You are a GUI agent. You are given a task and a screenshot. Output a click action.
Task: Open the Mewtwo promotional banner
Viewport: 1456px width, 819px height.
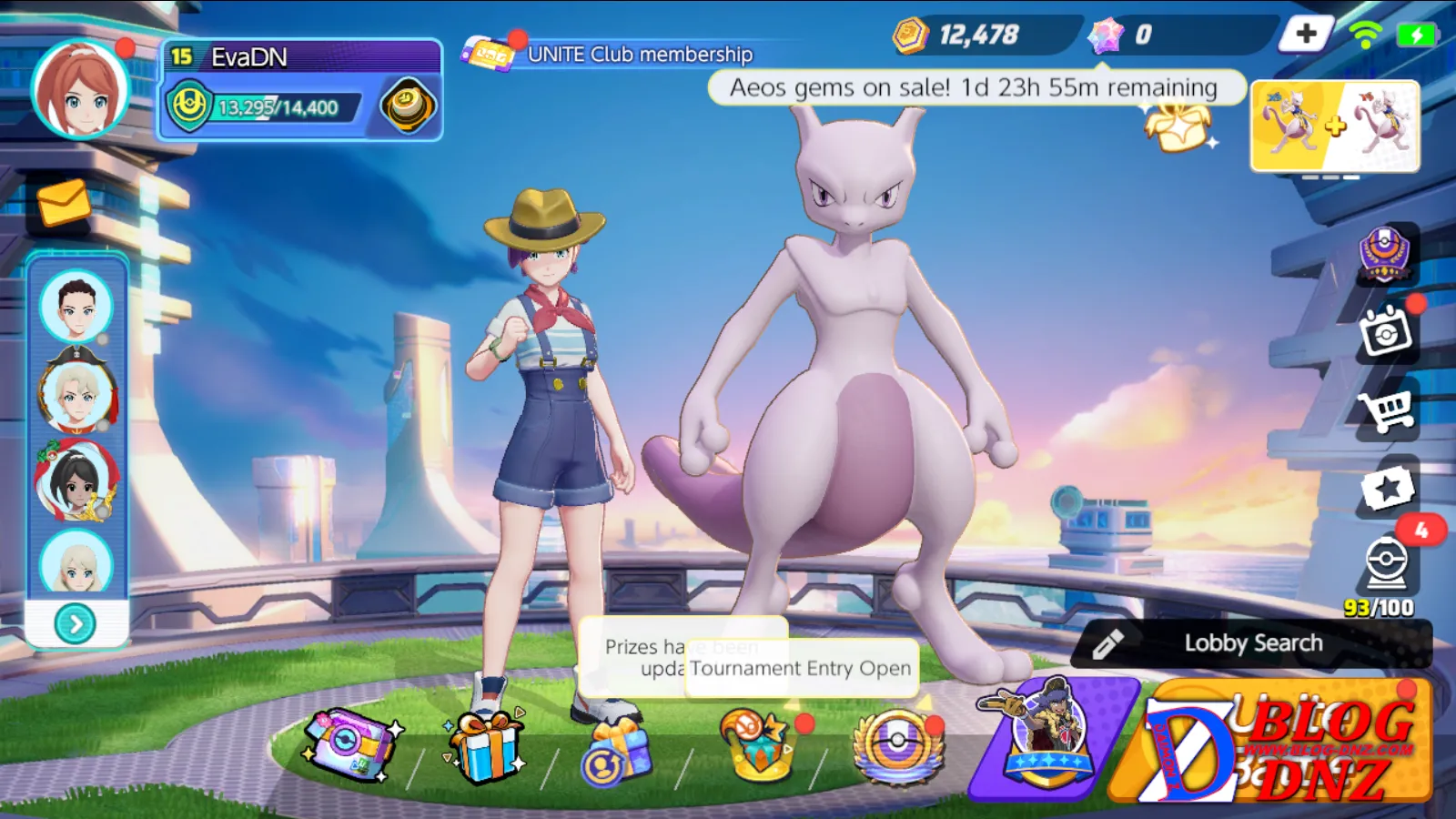pos(1335,126)
